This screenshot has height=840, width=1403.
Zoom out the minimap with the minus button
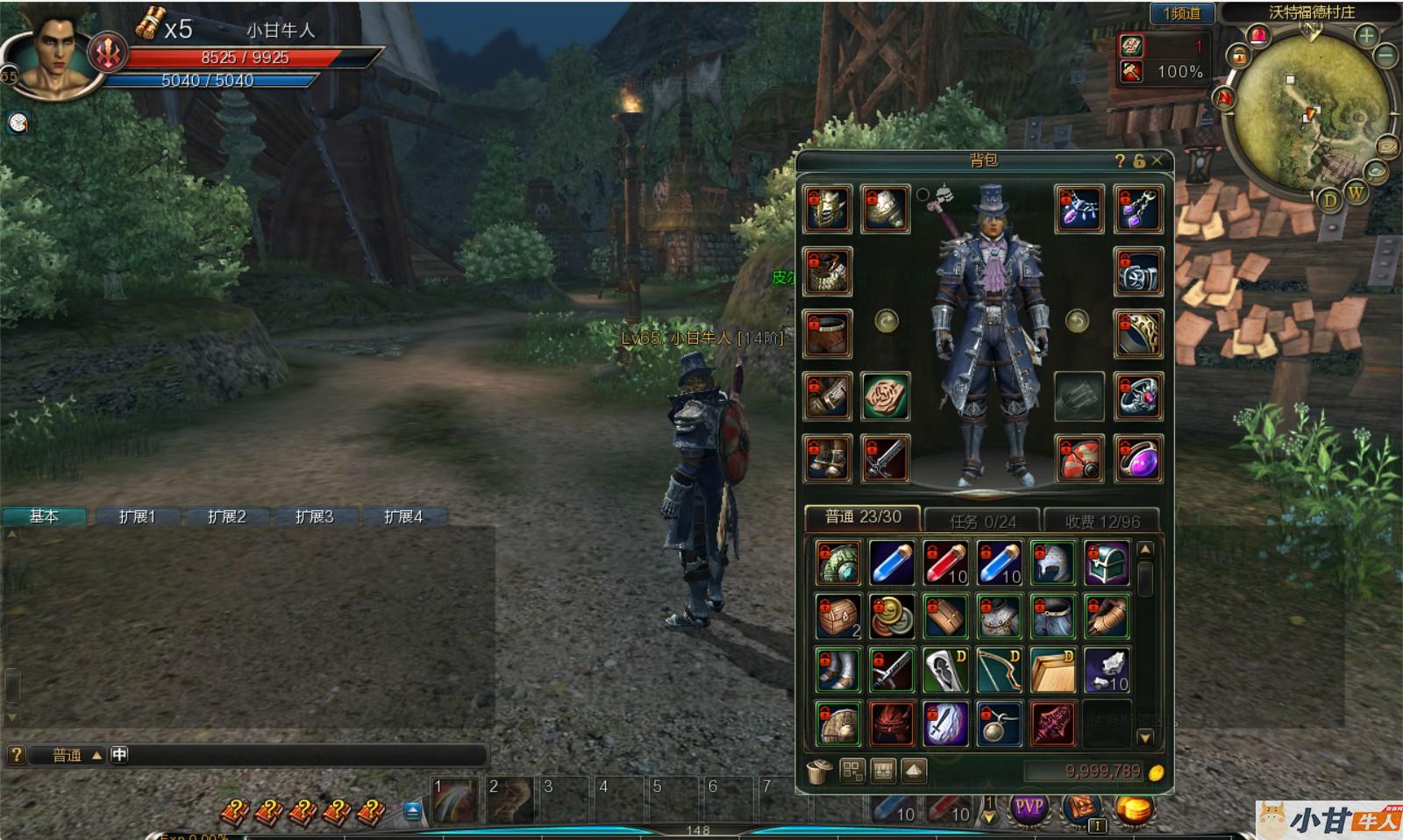[x=1386, y=55]
